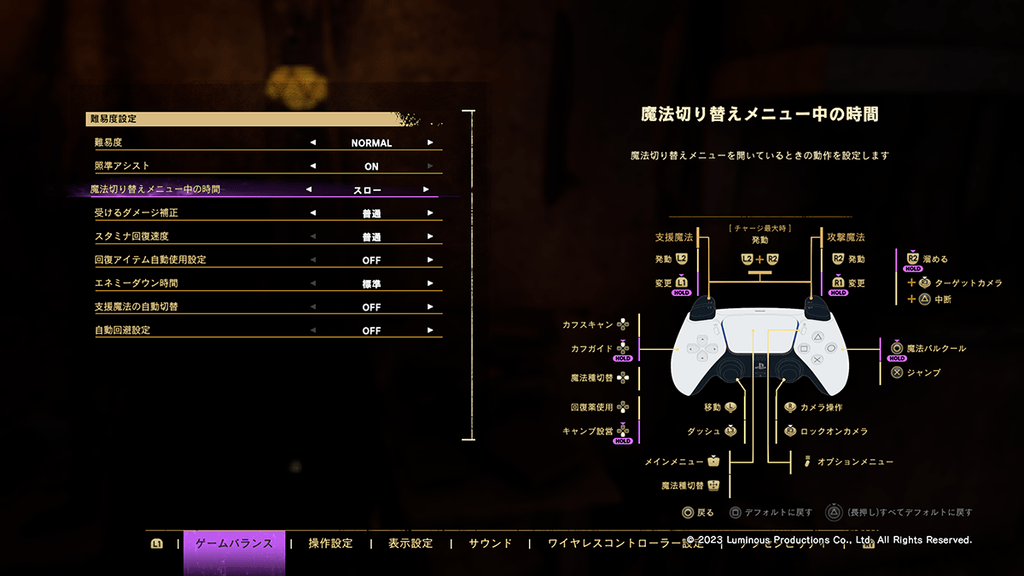Click right arrow on 自動回避設定 OFF

[431, 330]
